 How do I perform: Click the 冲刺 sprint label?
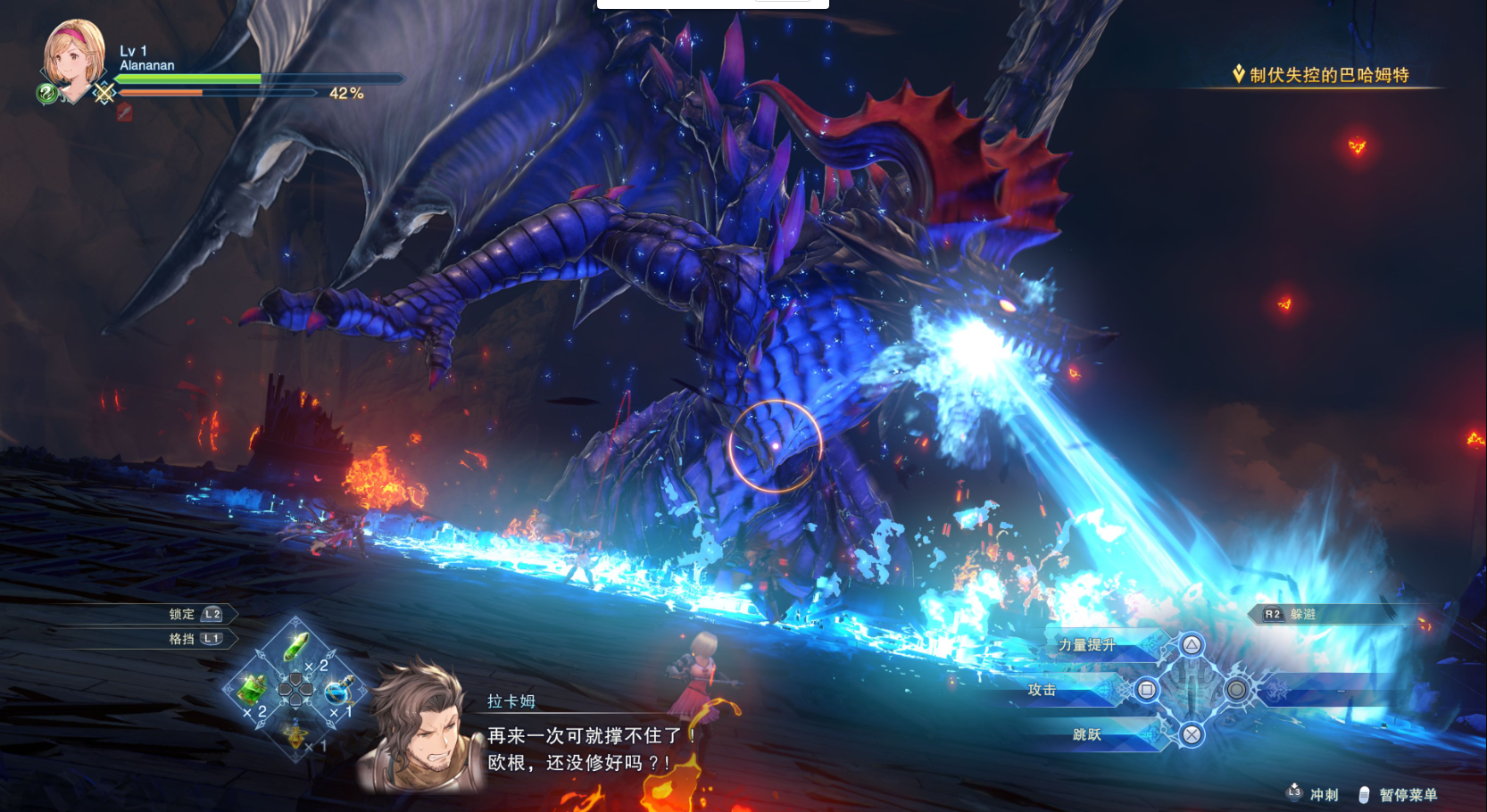click(x=1324, y=794)
